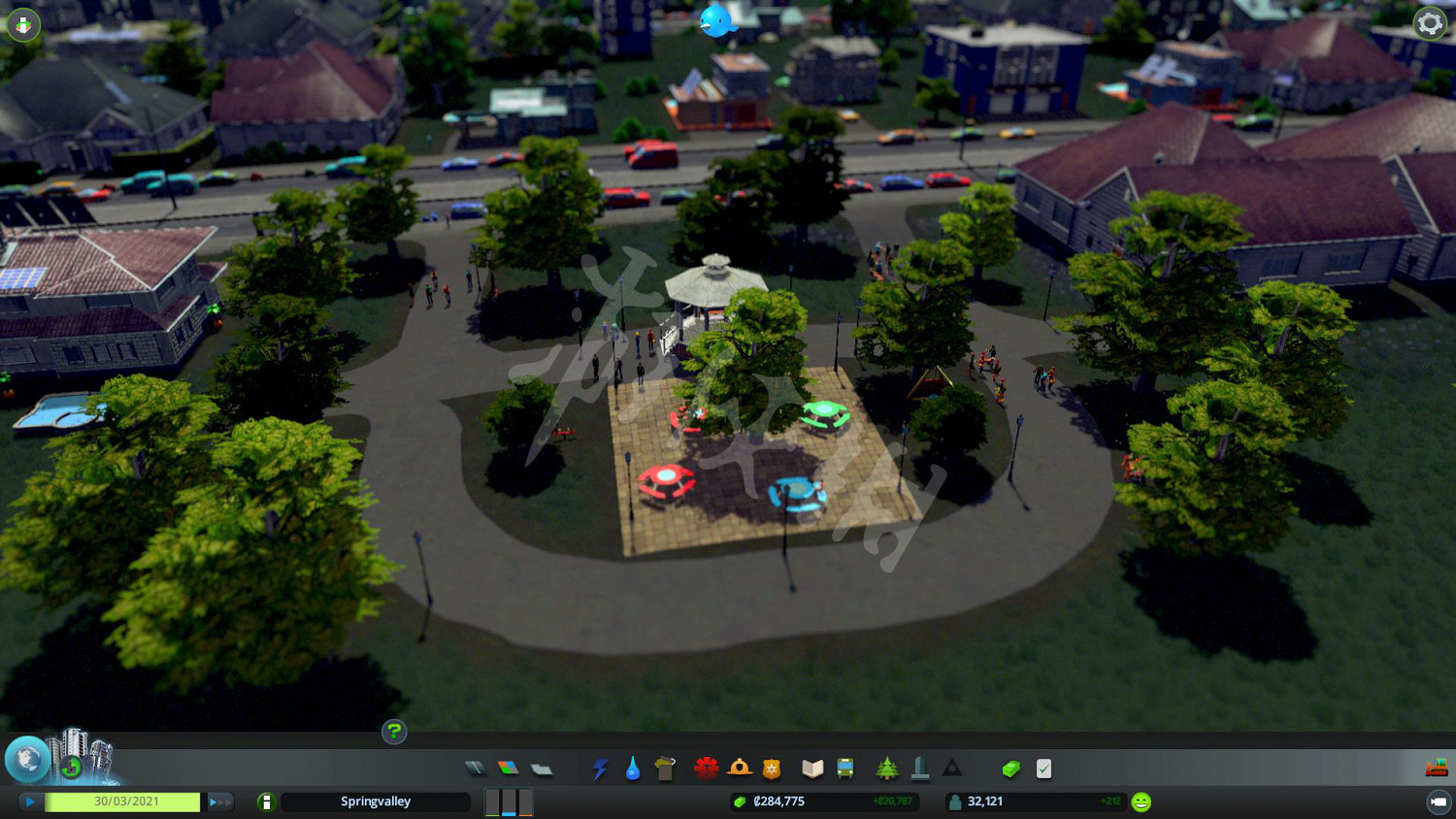Open the Water and Sewage menu

[x=632, y=768]
